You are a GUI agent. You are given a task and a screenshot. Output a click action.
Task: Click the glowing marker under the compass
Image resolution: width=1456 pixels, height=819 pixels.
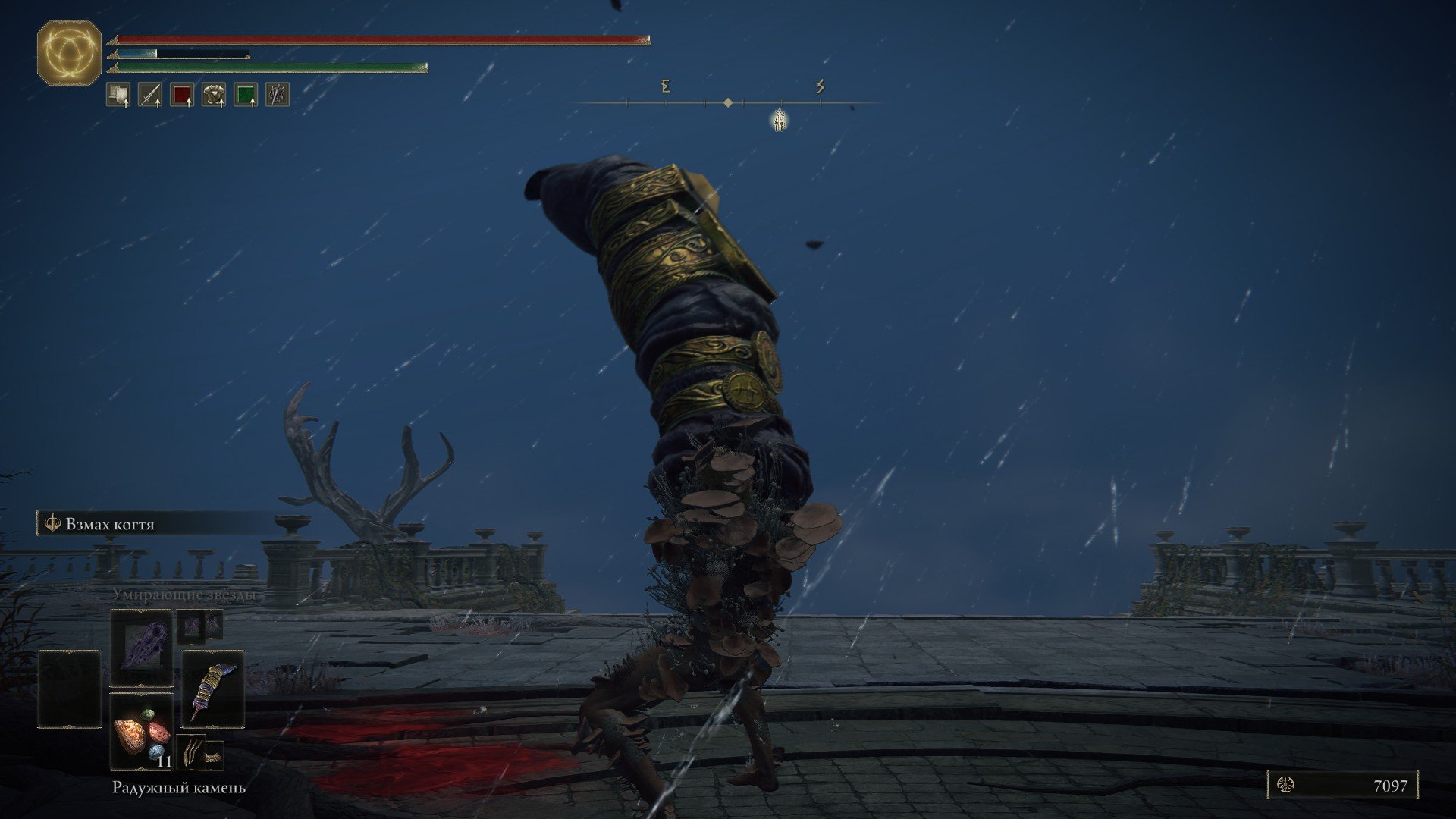click(x=779, y=120)
